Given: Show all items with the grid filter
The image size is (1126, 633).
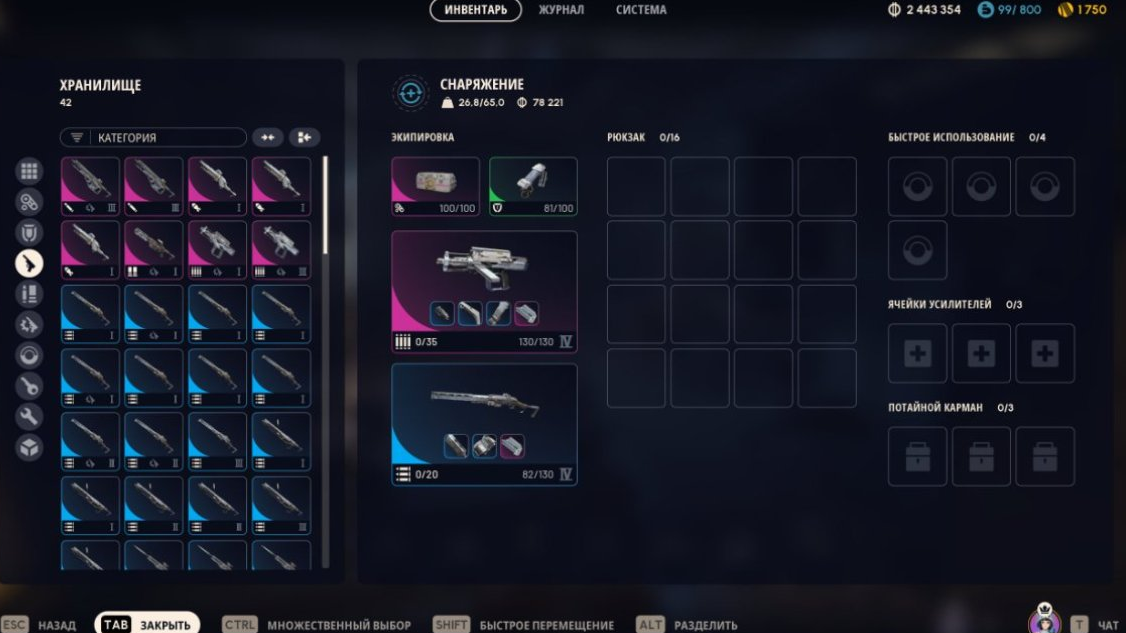Looking at the screenshot, I should 29,171.
